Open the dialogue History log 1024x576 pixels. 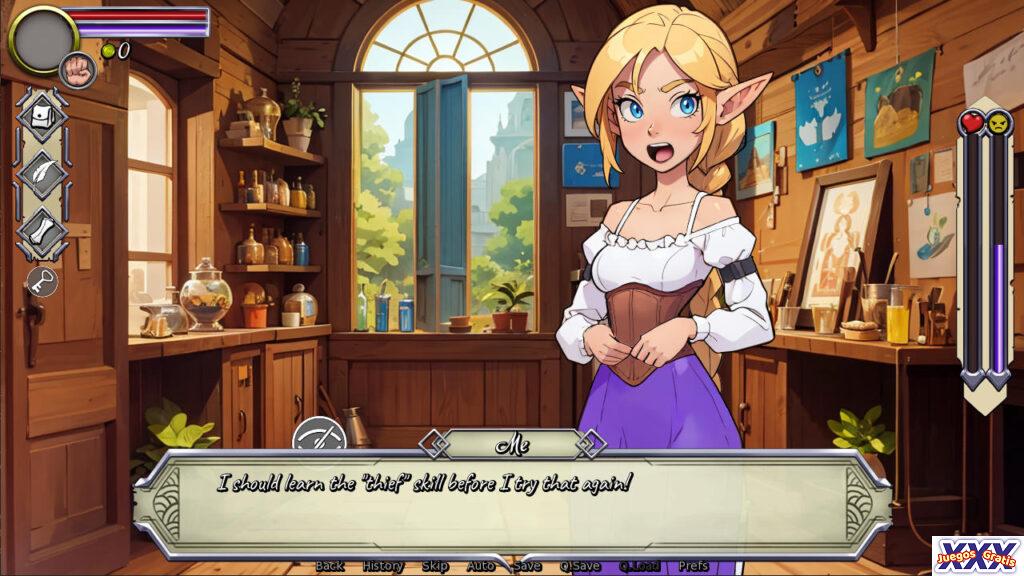[383, 566]
